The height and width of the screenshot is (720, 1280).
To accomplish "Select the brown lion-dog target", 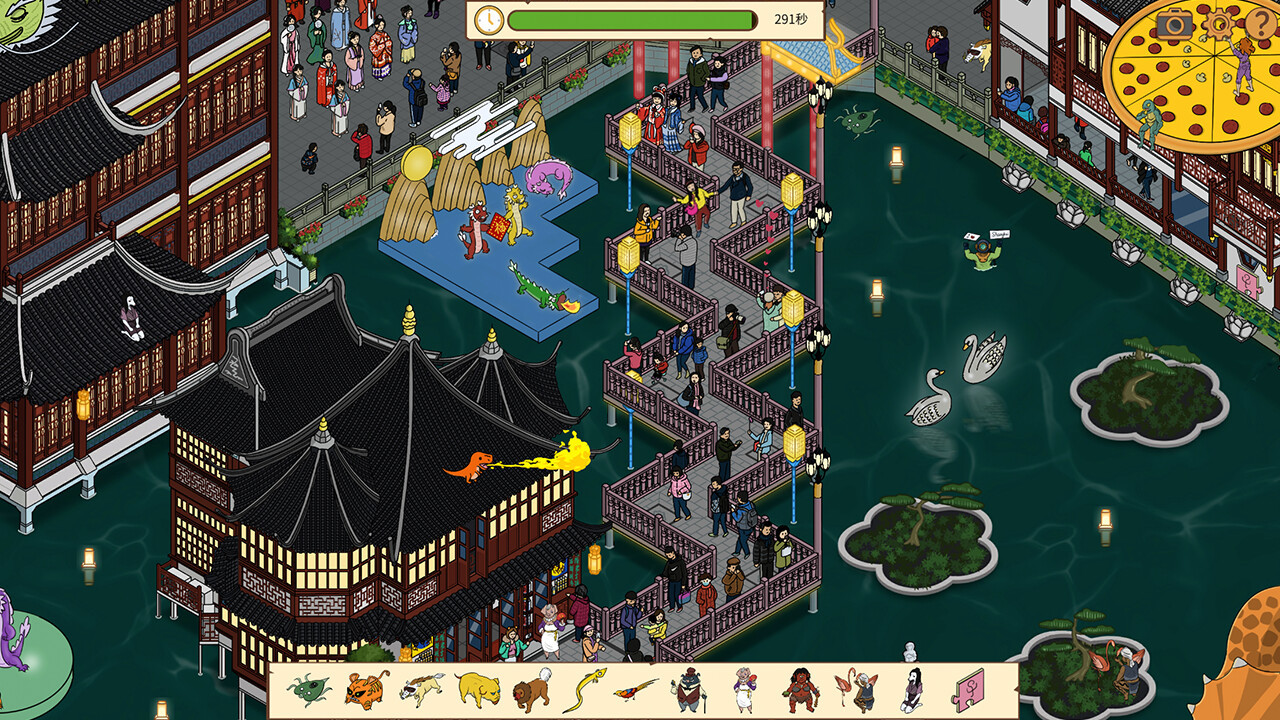I will 532,690.
